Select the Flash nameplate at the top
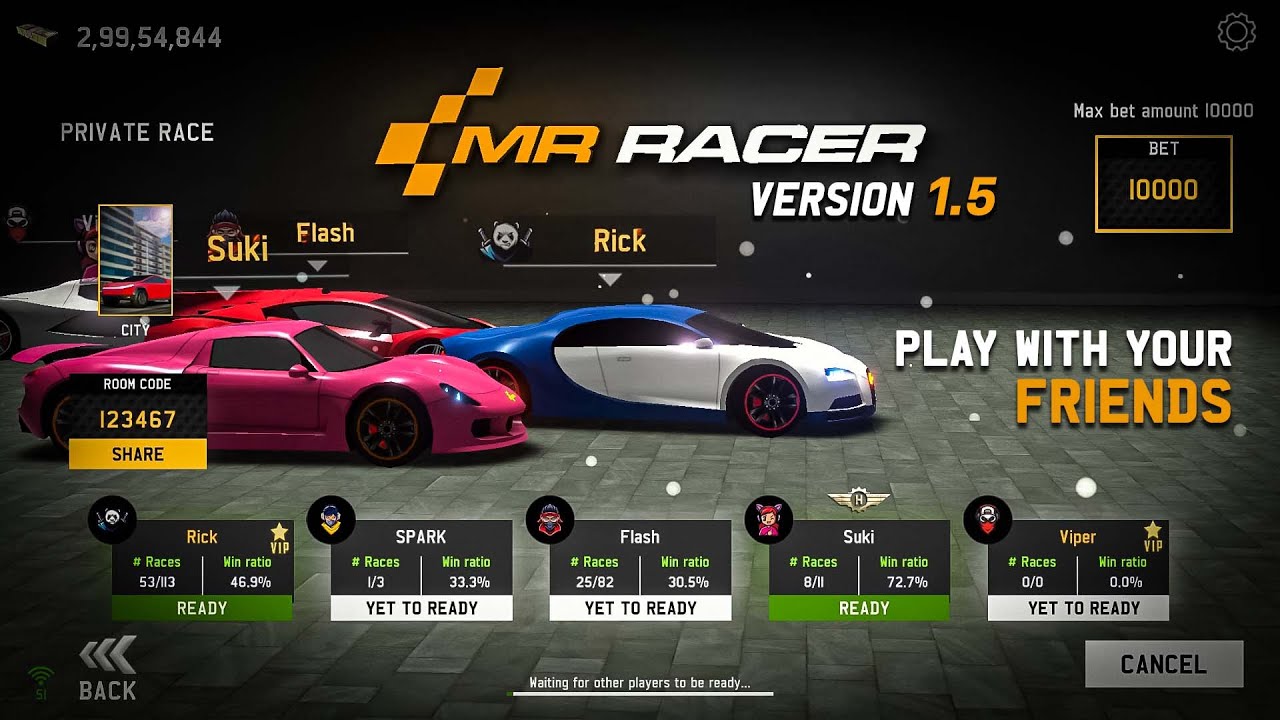 tap(325, 232)
